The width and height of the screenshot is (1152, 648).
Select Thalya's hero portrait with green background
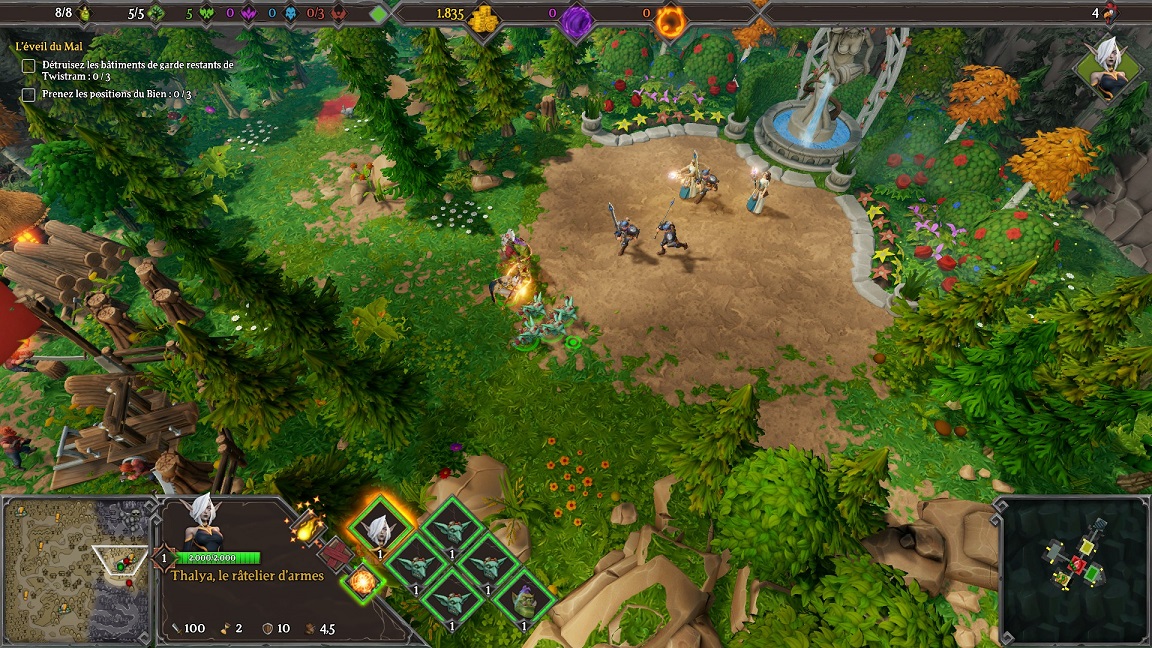1109,66
